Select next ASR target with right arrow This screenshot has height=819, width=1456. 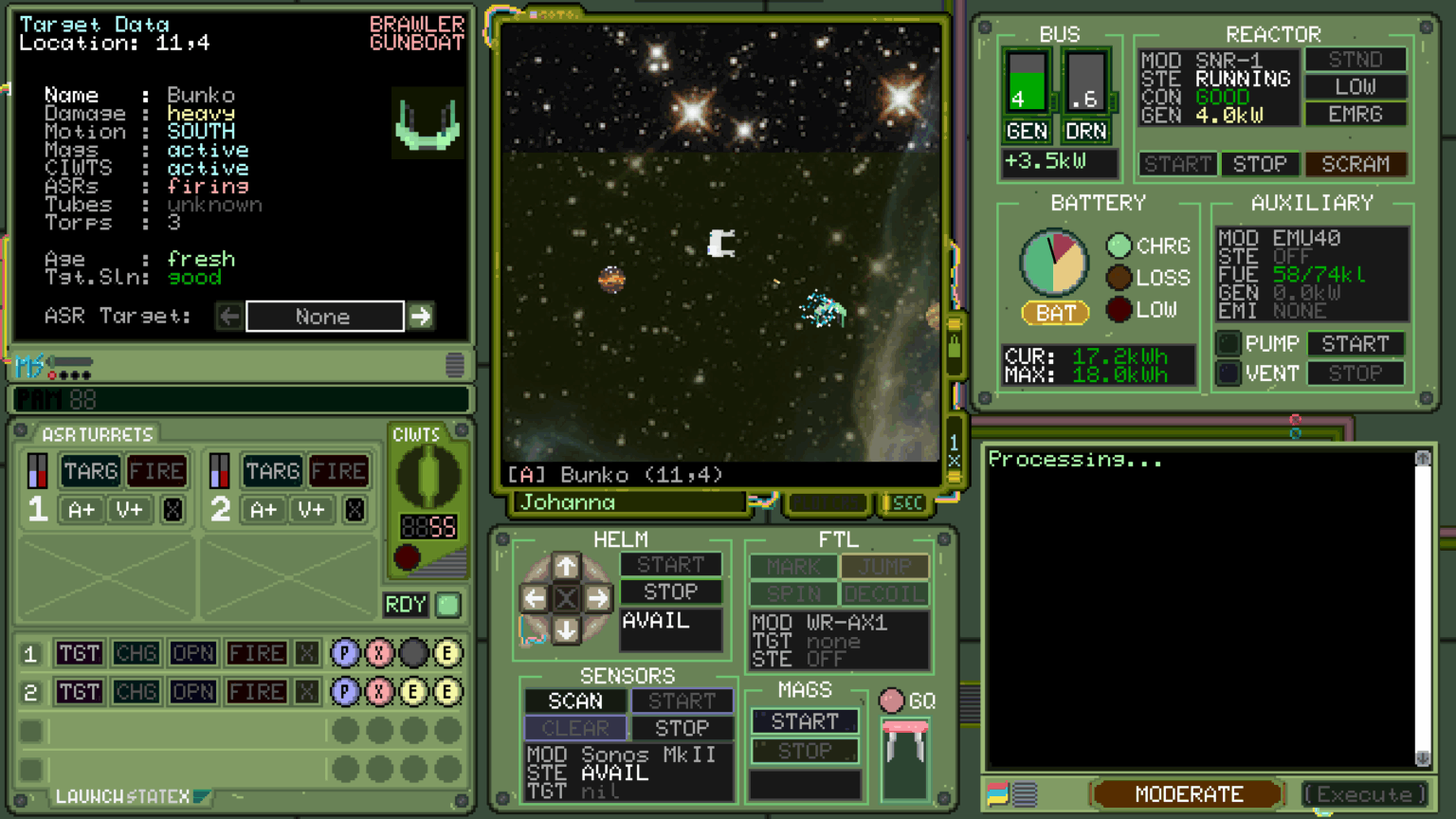pyautogui.click(x=421, y=316)
